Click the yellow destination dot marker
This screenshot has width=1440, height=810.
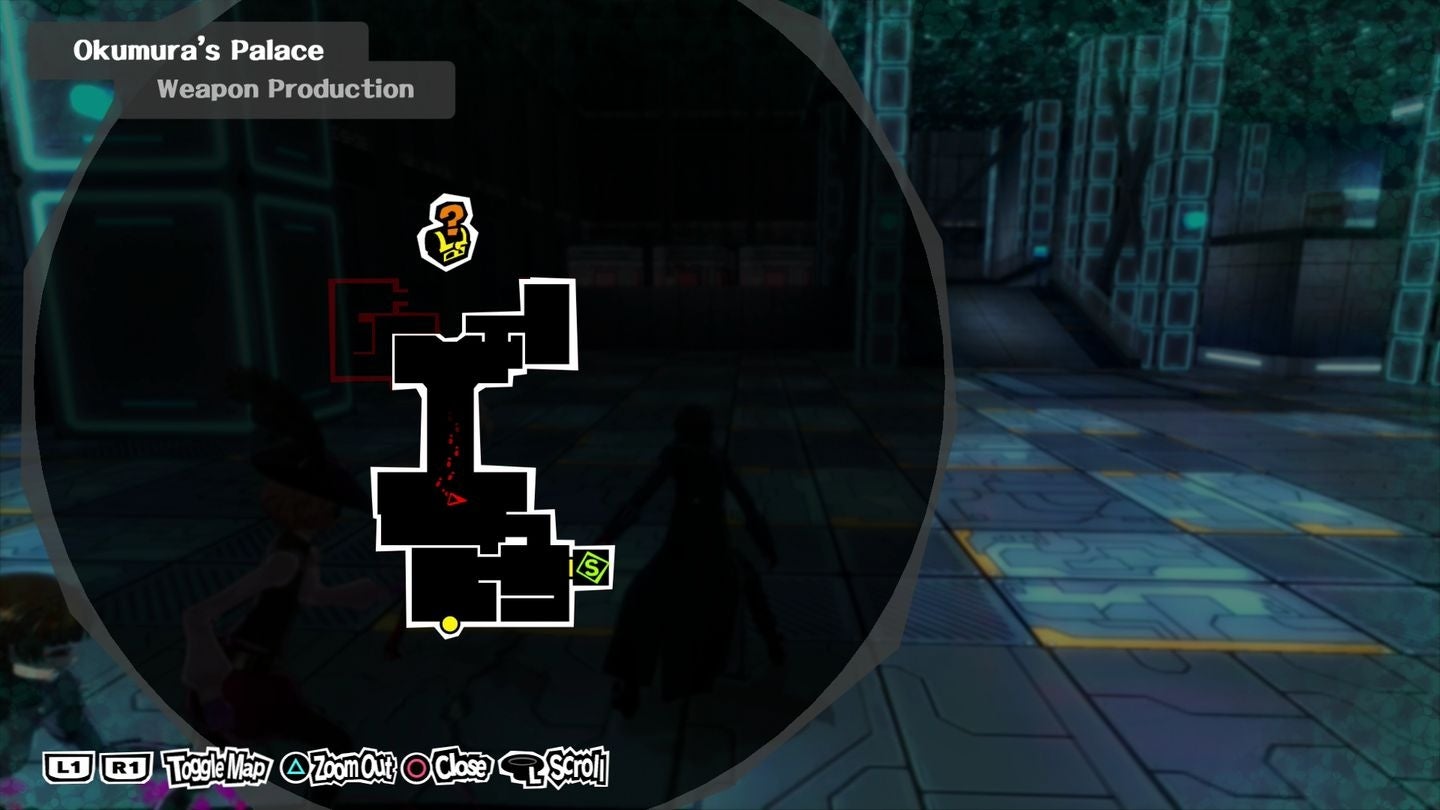tap(447, 625)
